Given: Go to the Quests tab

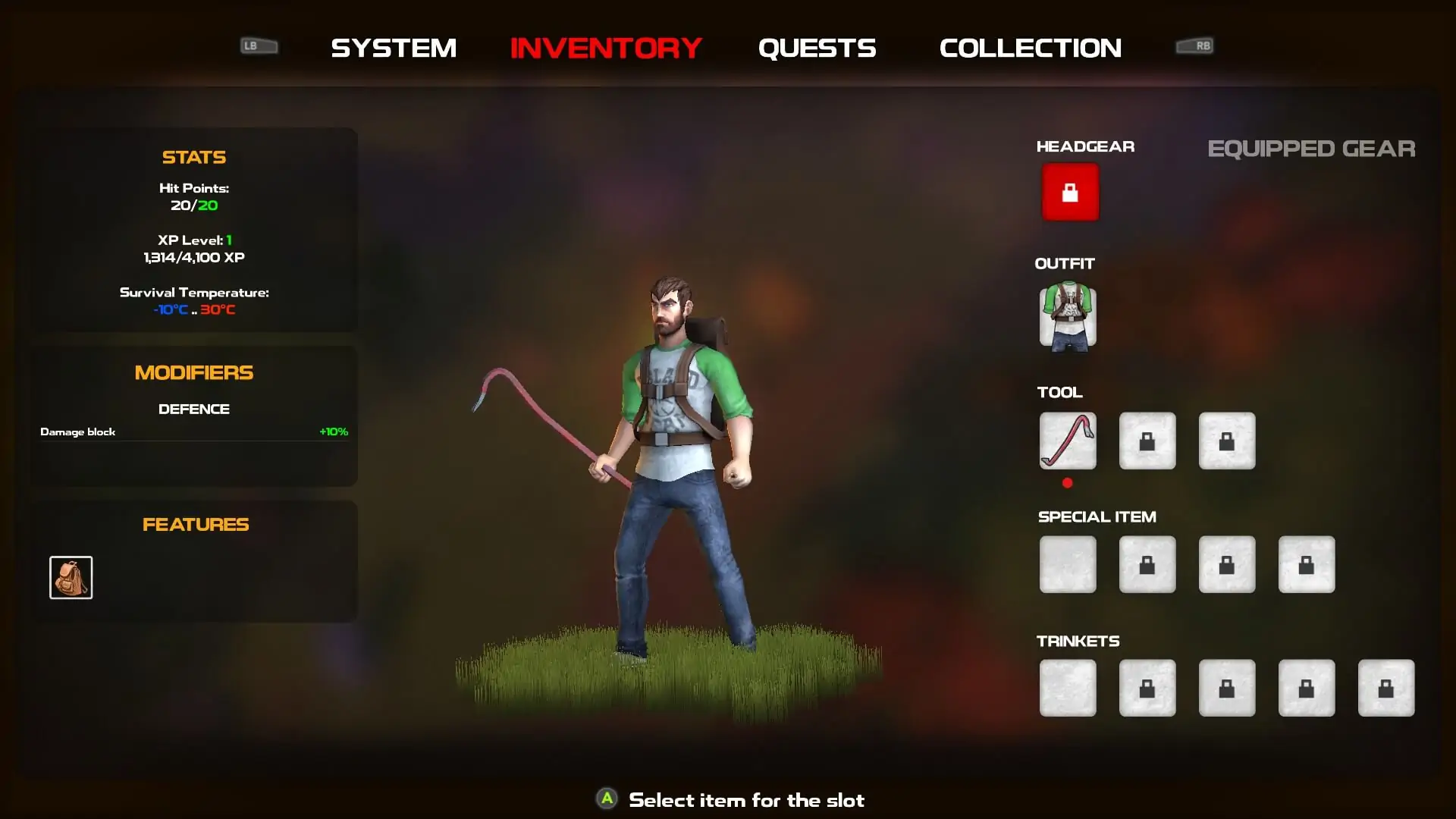Looking at the screenshot, I should [x=817, y=48].
